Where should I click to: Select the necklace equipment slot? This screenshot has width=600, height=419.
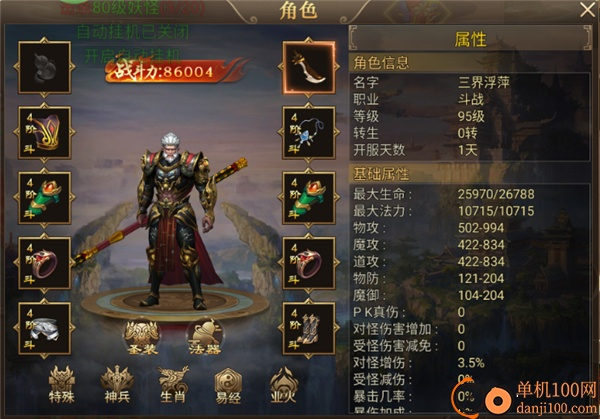(x=307, y=131)
